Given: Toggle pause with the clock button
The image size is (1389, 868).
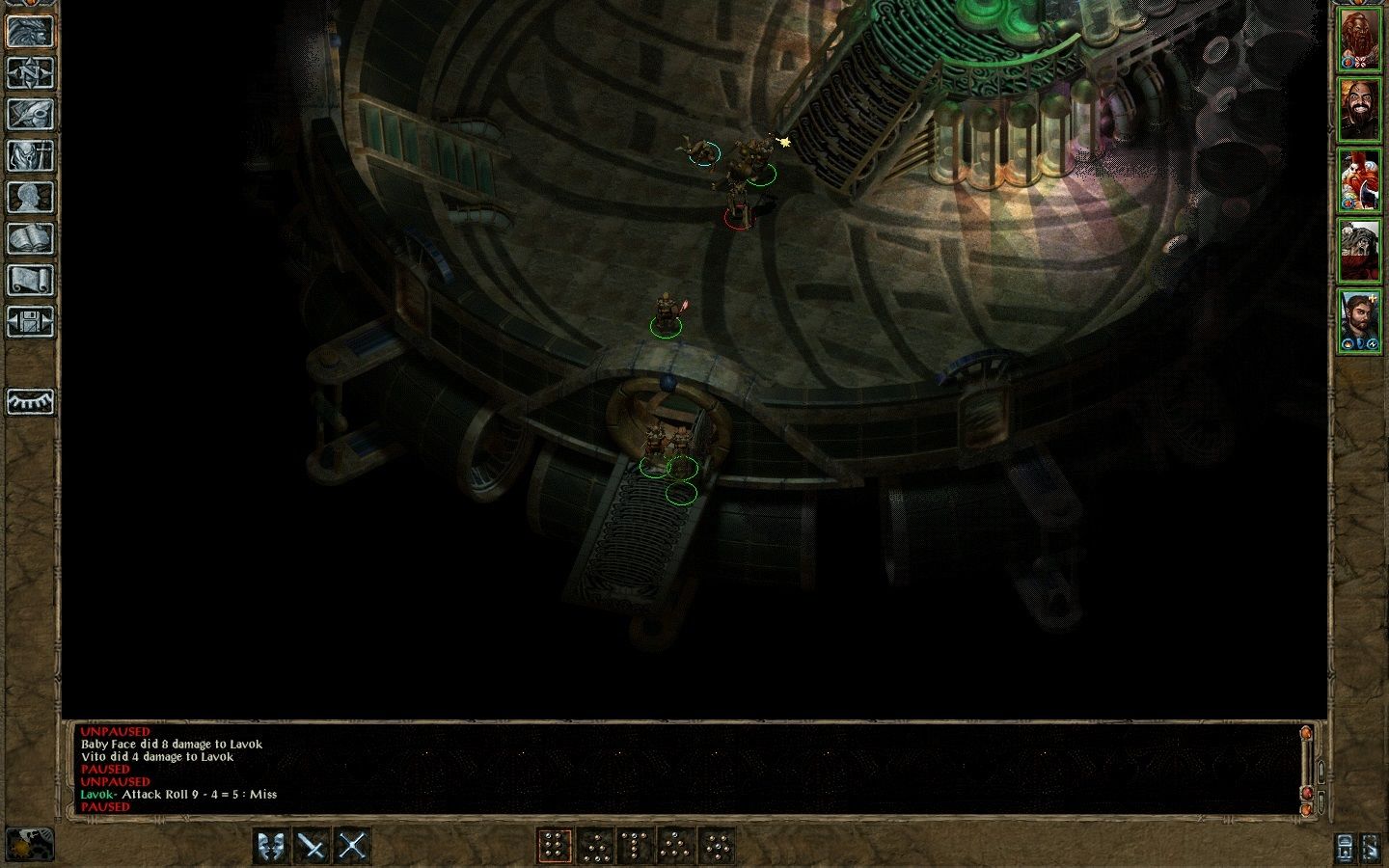Looking at the screenshot, I should click(30, 845).
